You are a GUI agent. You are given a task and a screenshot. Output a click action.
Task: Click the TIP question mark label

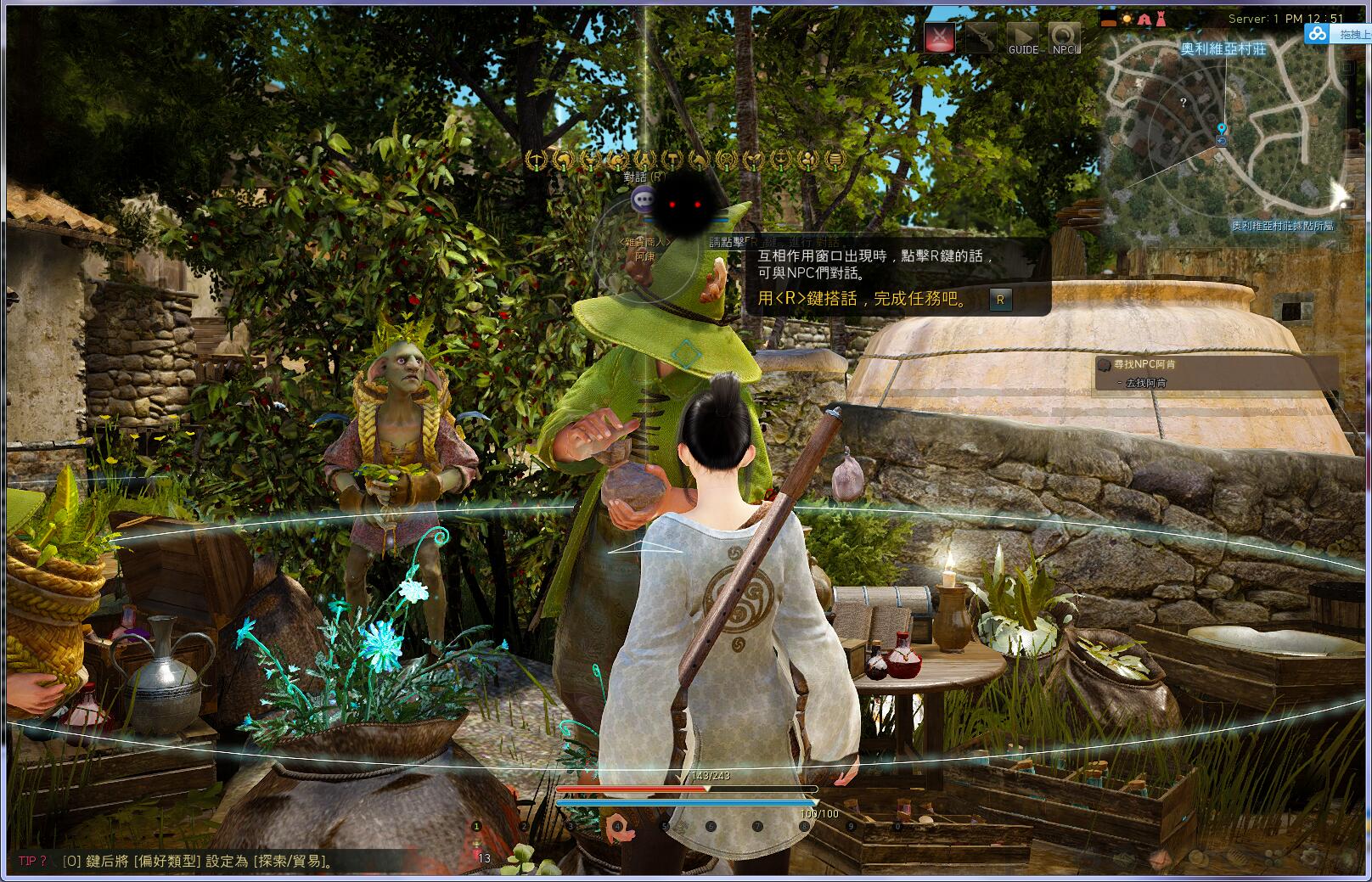pyautogui.click(x=32, y=862)
